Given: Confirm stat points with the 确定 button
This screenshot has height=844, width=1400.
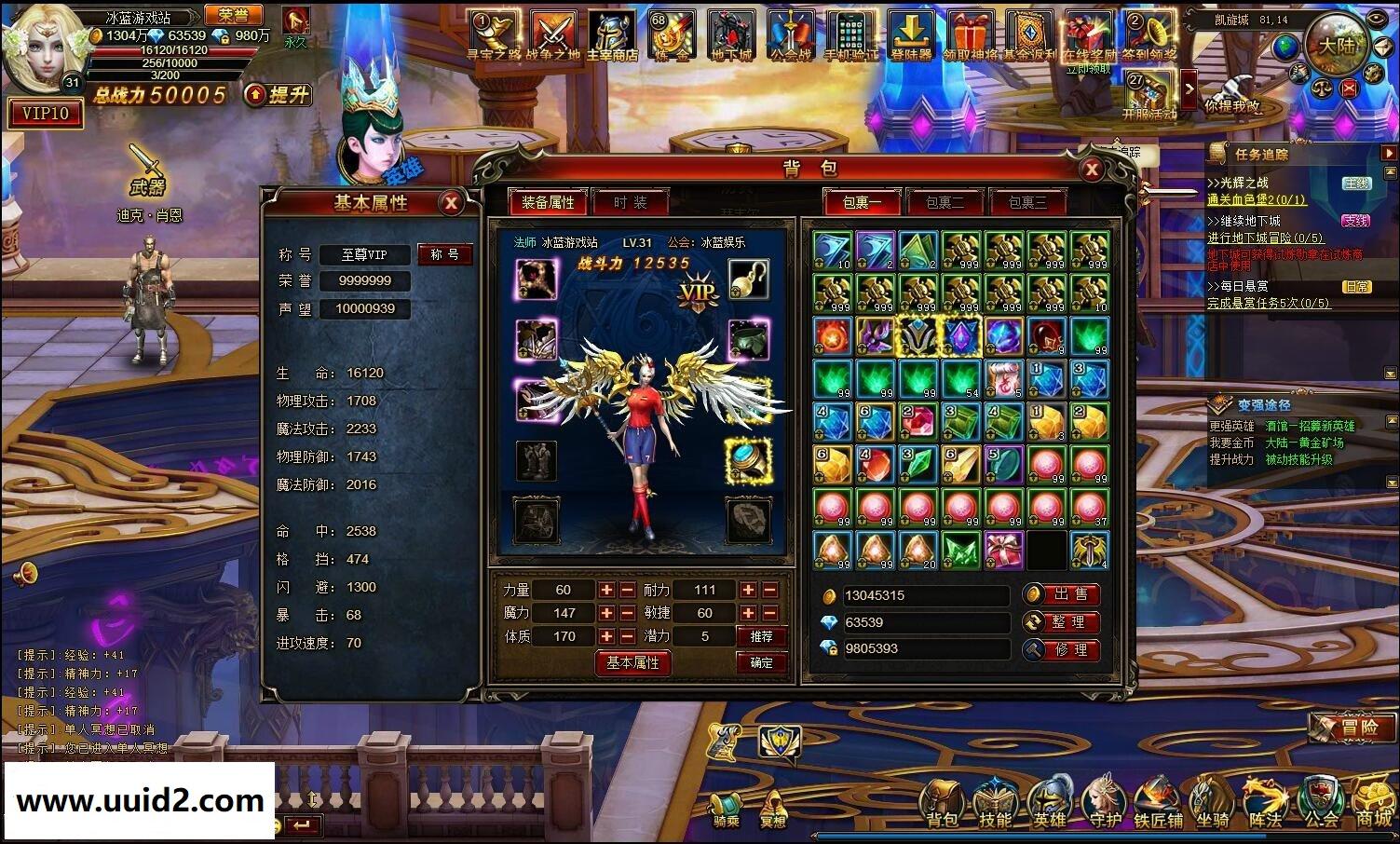Looking at the screenshot, I should (x=761, y=662).
